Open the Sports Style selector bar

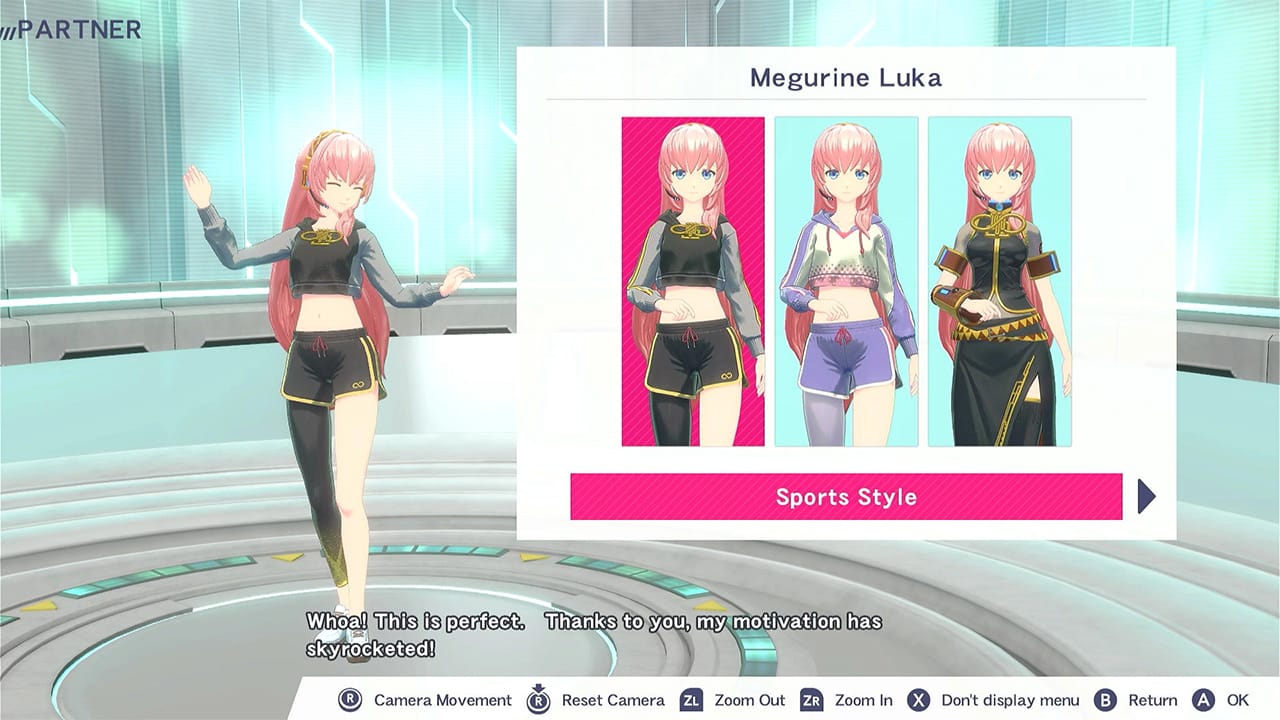pyautogui.click(x=846, y=496)
